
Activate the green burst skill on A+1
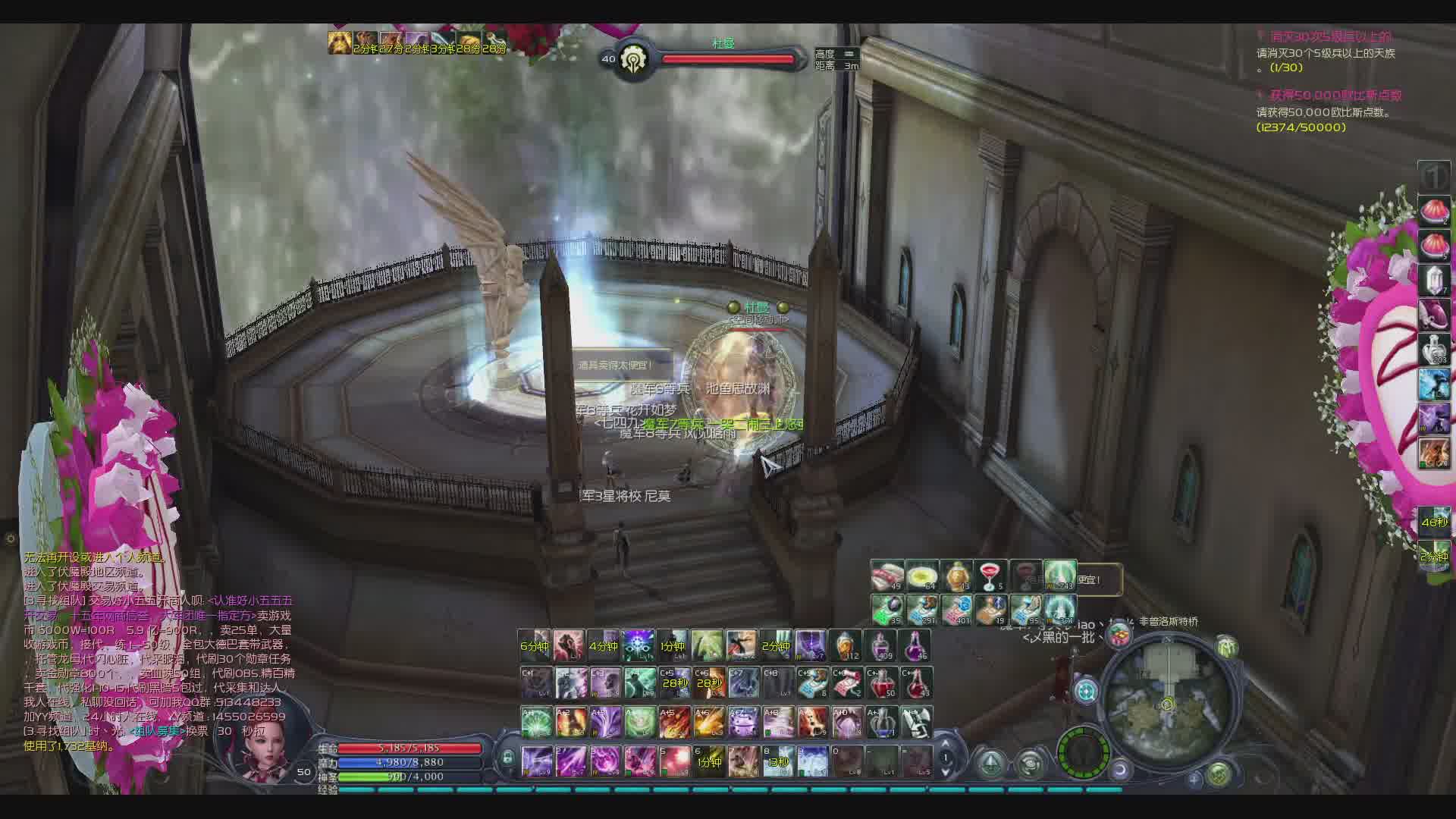tap(536, 722)
